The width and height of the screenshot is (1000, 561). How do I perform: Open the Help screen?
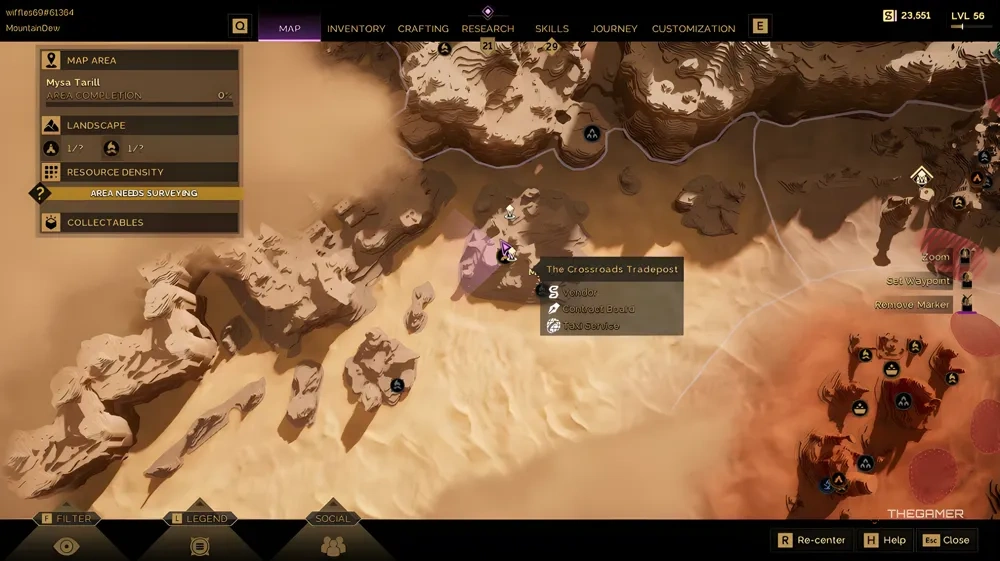884,540
